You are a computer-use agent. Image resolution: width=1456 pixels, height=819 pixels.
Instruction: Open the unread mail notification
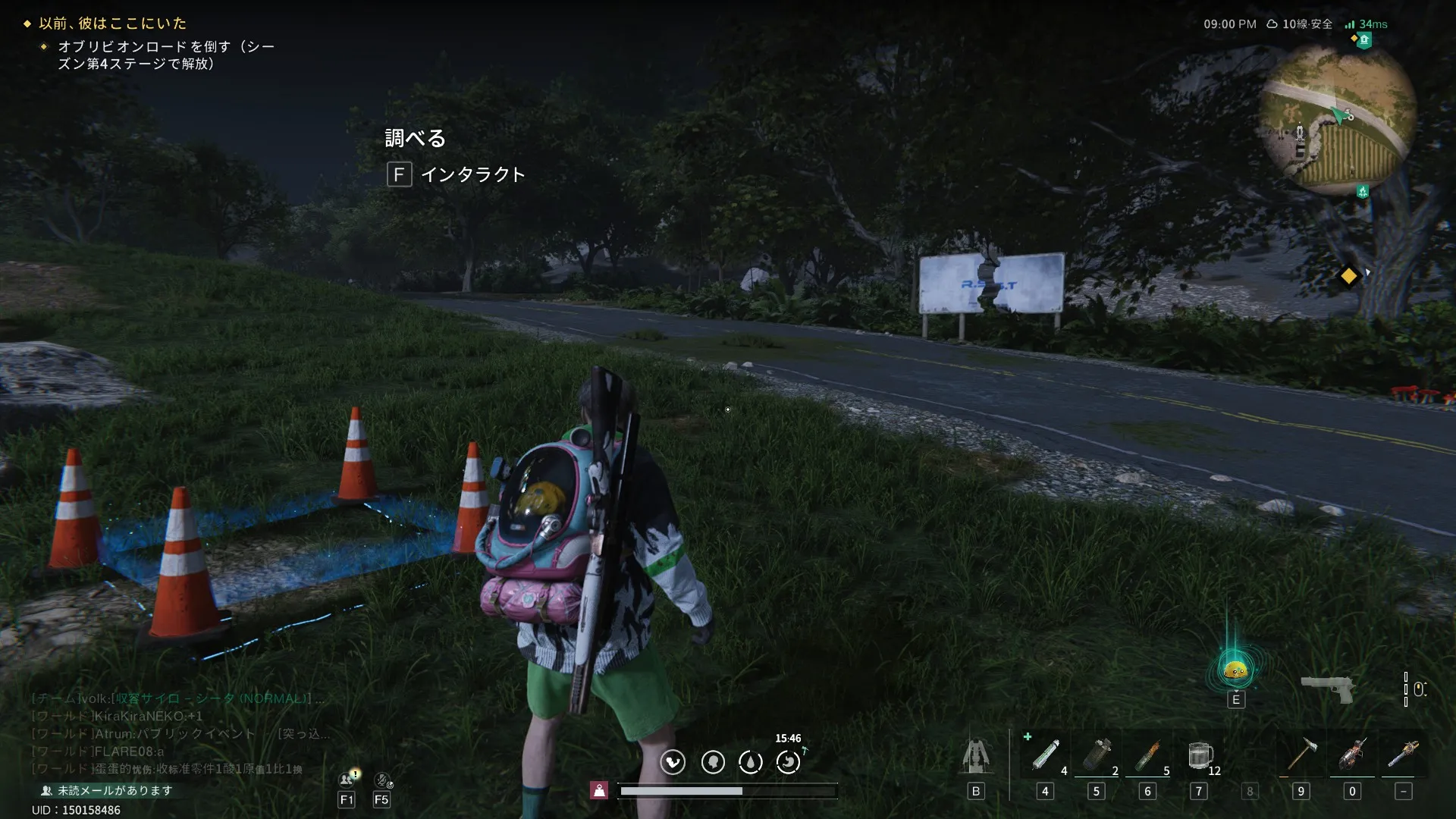tap(107, 790)
